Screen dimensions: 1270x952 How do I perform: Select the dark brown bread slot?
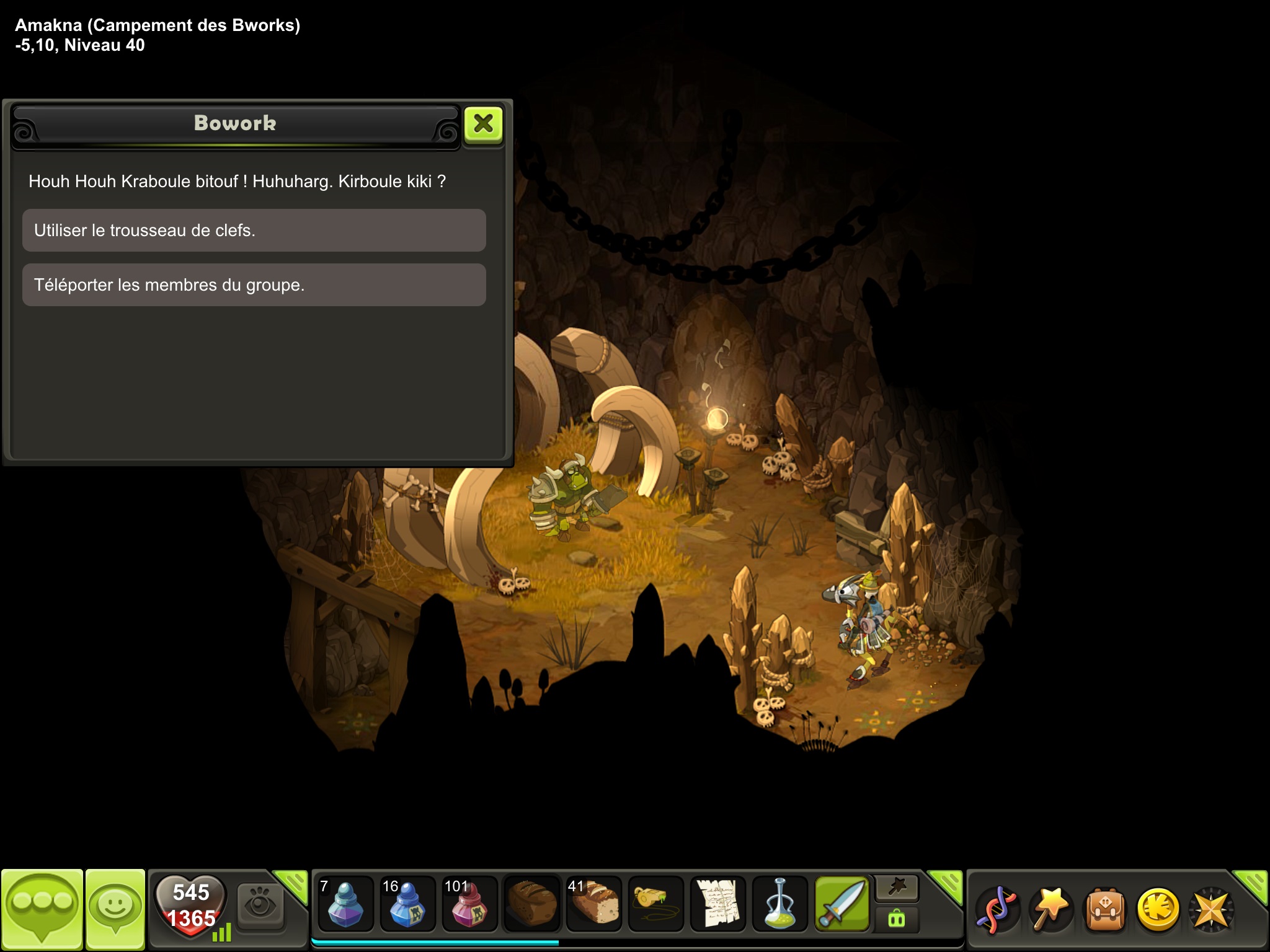coord(531,904)
